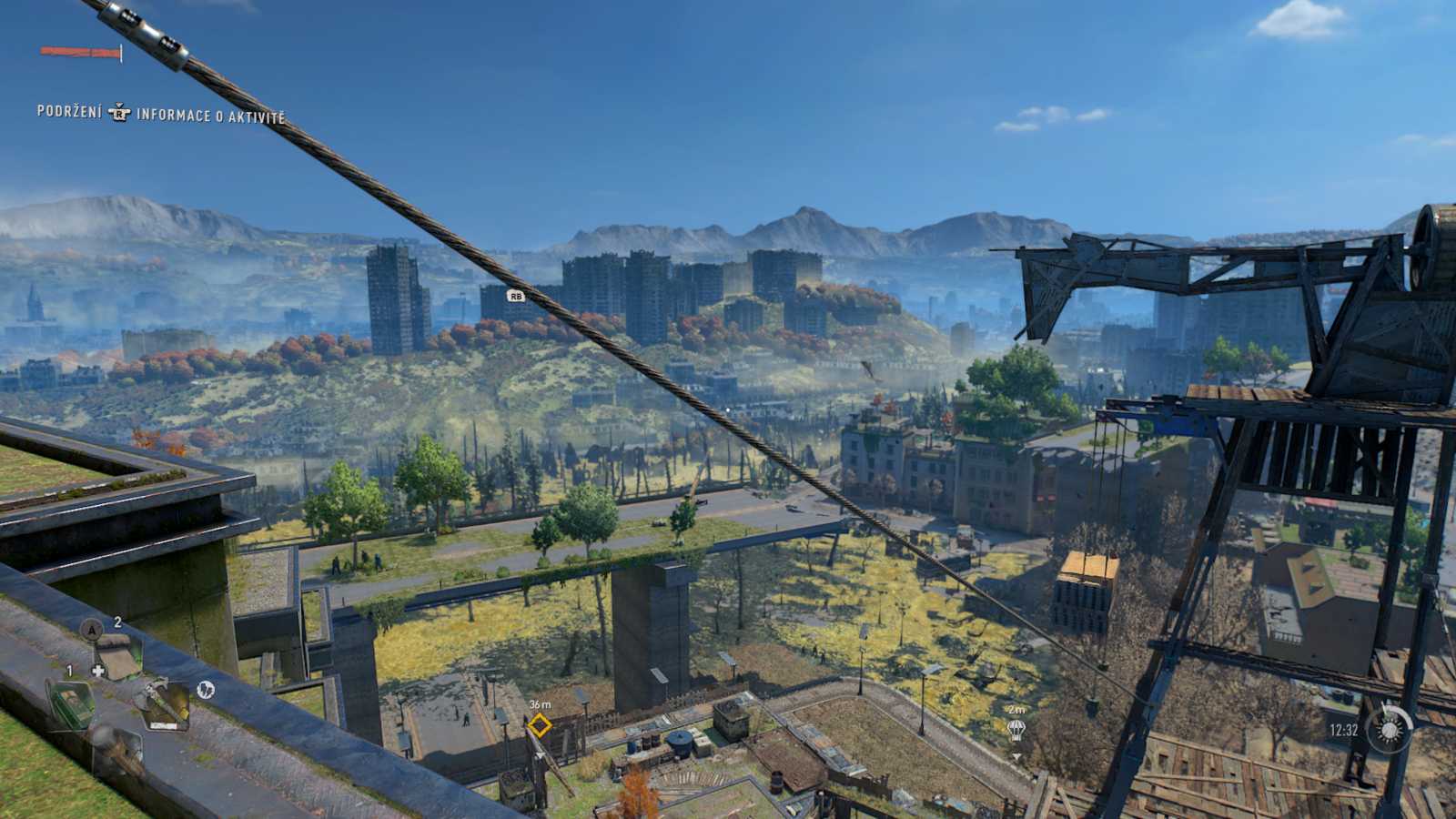The width and height of the screenshot is (1456, 819).
Task: Click the first-aid plus icon in the wheel
Action: [98, 671]
